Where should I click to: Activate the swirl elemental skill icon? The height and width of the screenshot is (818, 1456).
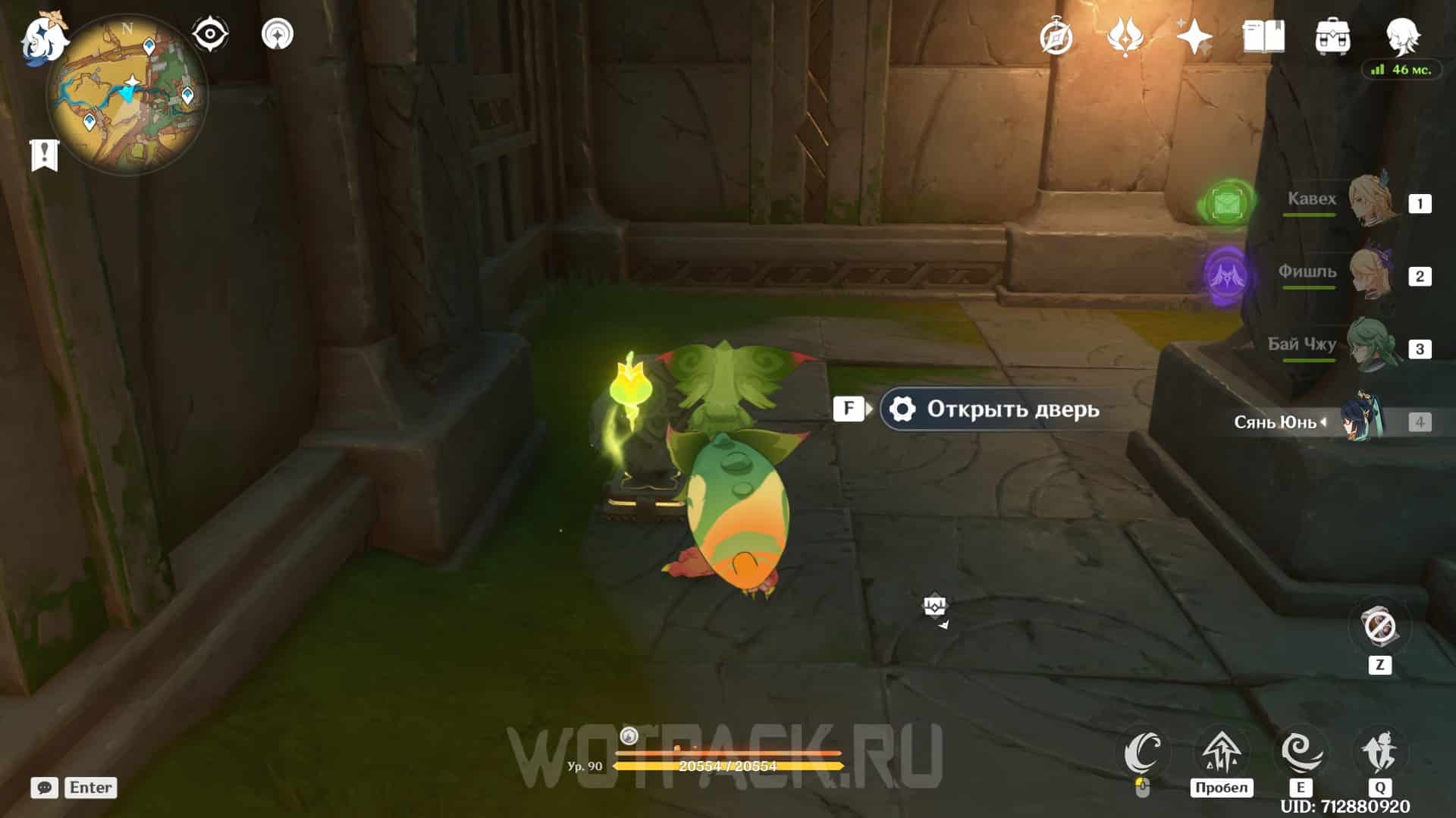[x=1301, y=753]
